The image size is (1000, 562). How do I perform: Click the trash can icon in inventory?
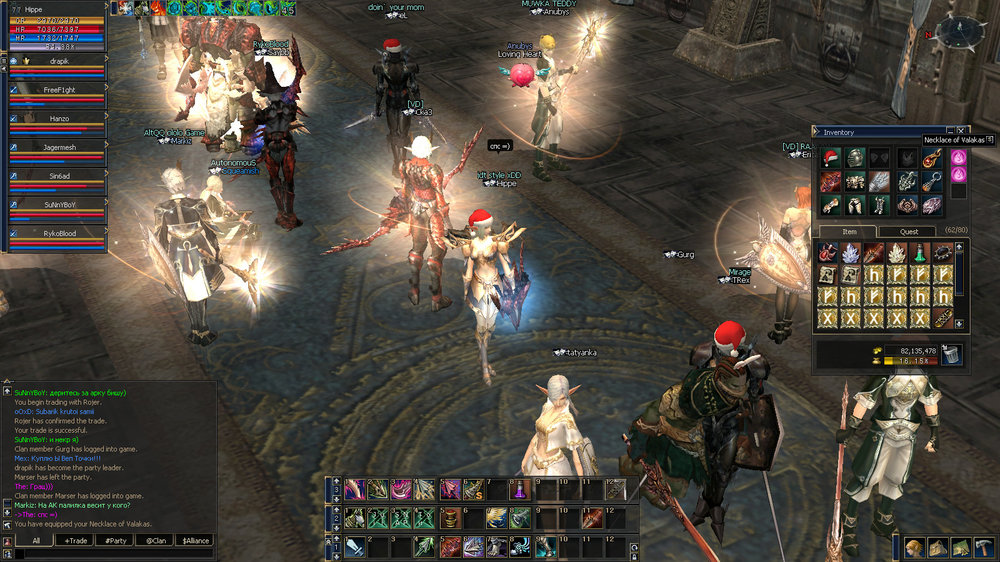pos(951,354)
